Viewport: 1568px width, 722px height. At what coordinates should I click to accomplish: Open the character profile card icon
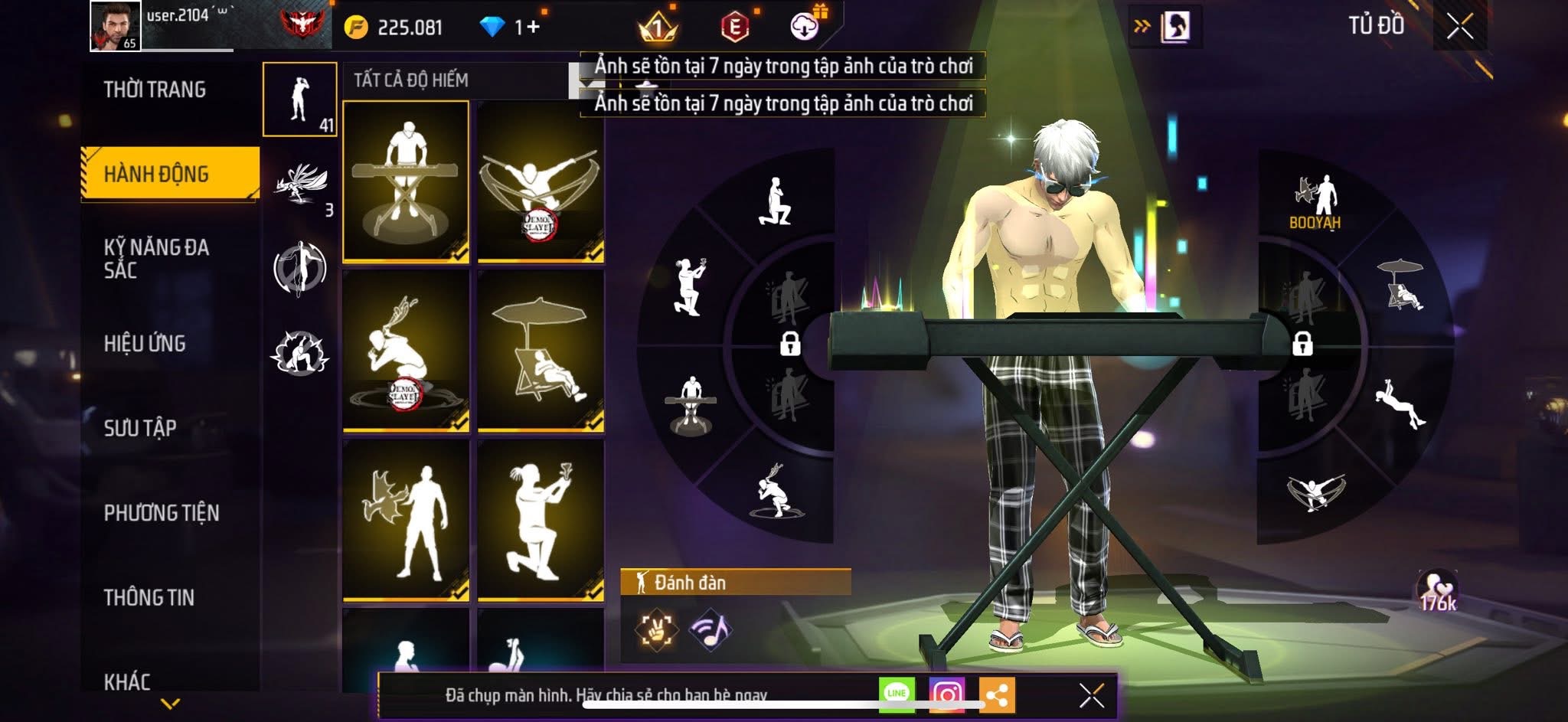point(1174,27)
